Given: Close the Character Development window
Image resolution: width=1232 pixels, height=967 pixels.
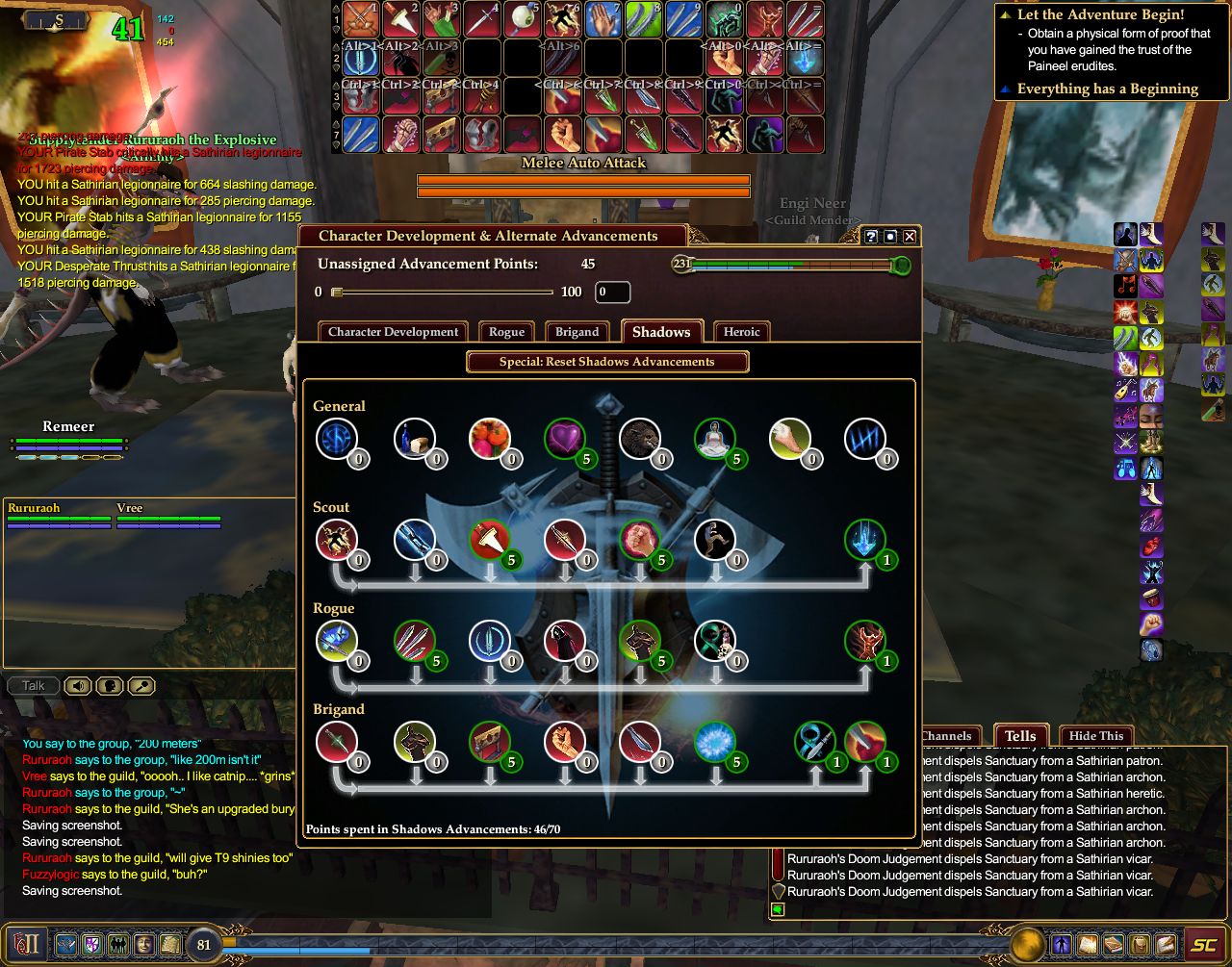Looking at the screenshot, I should tap(910, 237).
